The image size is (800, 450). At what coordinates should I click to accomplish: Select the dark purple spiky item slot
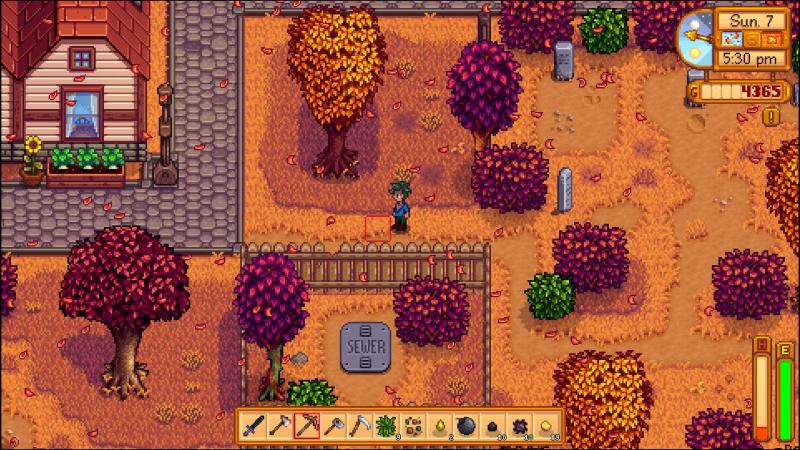pos(519,425)
